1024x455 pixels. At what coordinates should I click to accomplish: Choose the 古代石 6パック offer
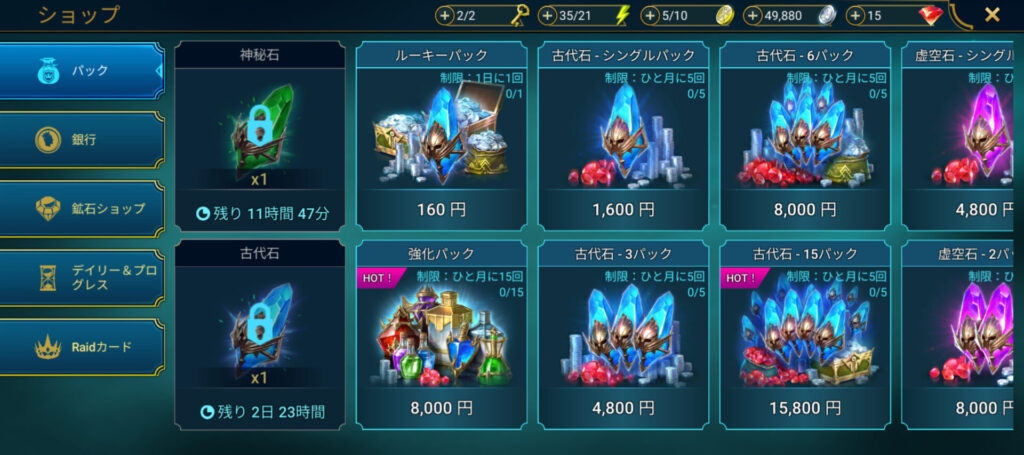805,135
